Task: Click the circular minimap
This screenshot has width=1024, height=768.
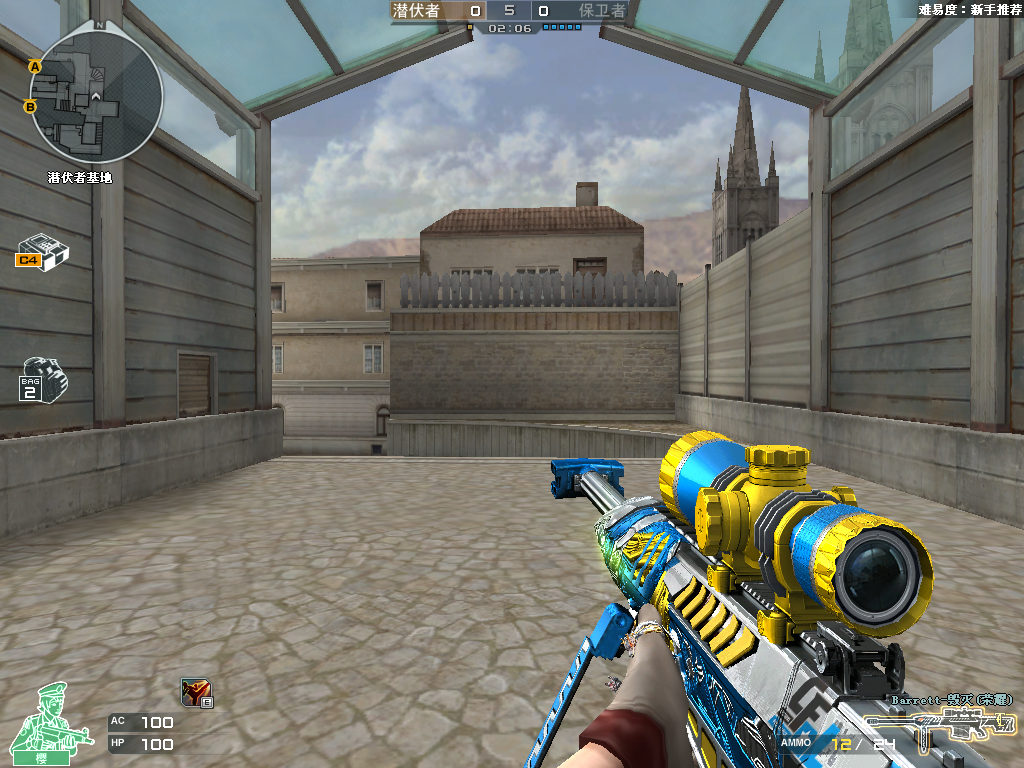Action: pyautogui.click(x=96, y=97)
